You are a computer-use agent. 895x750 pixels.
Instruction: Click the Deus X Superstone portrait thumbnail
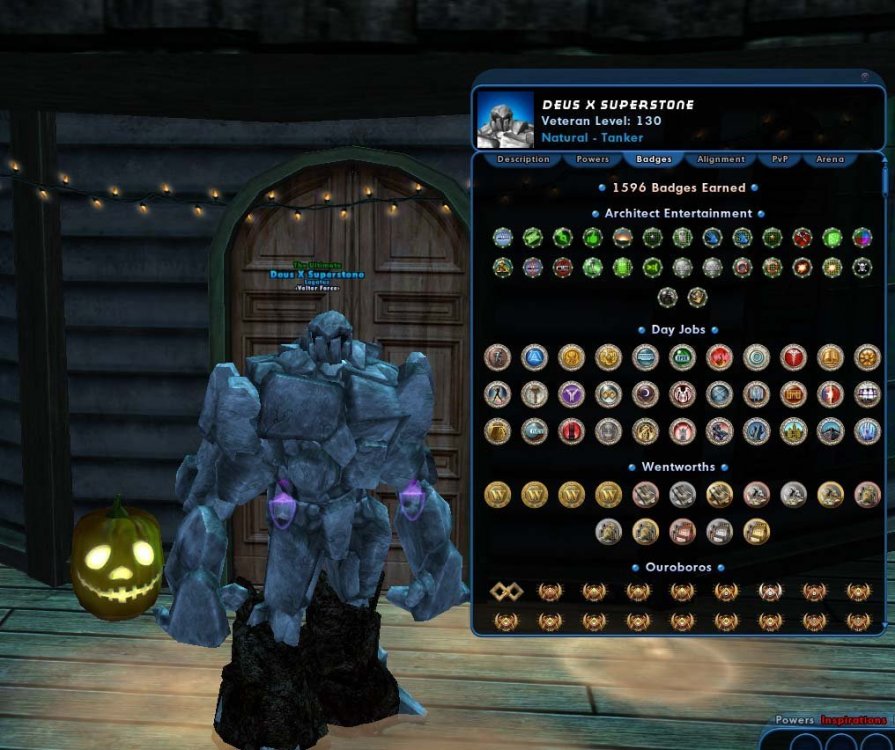[505, 120]
